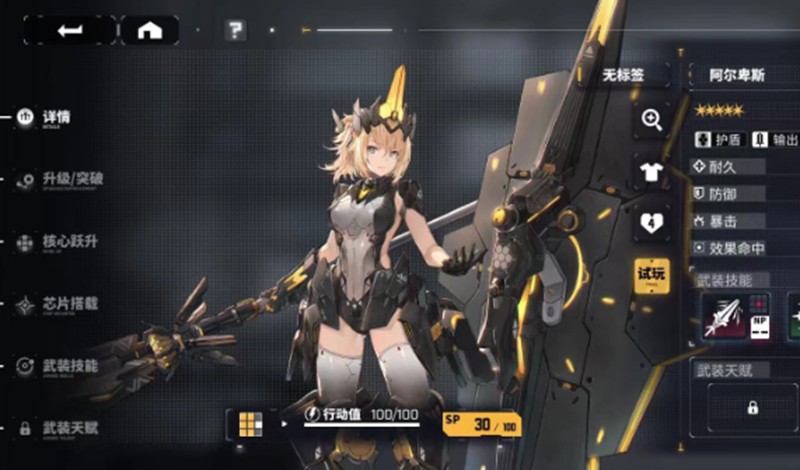Open the question mark help
The width and height of the screenshot is (800, 470).
tap(235, 30)
